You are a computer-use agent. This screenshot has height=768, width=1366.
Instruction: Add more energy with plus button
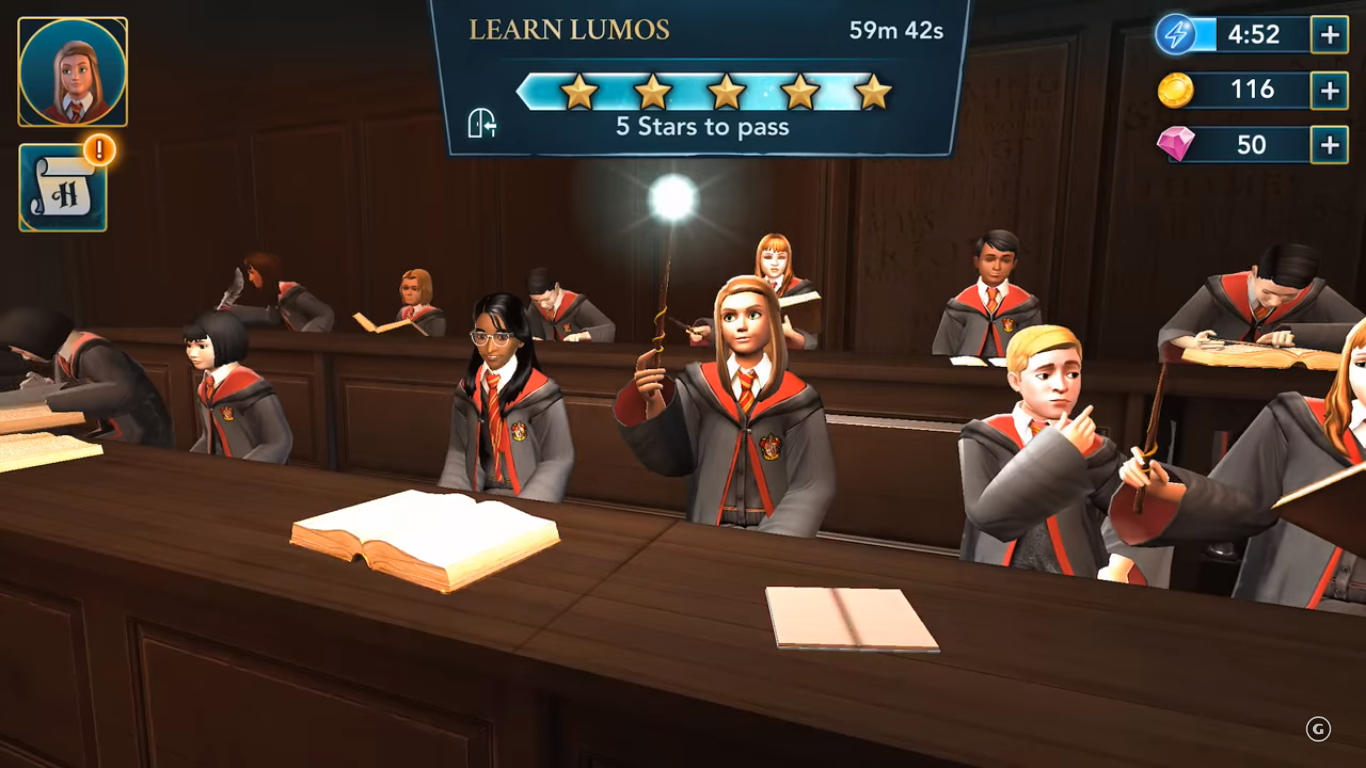pyautogui.click(x=1329, y=35)
